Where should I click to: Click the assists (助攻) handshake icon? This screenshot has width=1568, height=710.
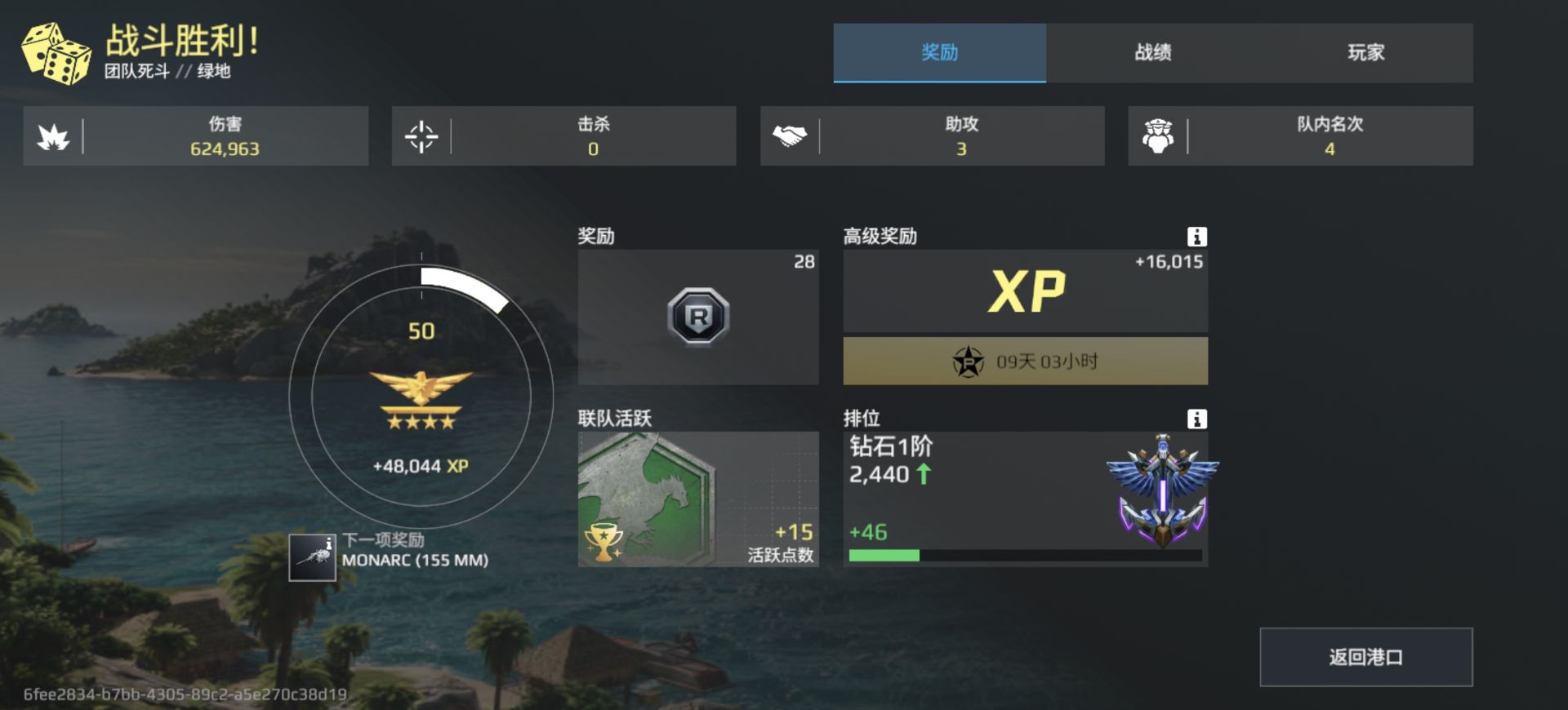pyautogui.click(x=789, y=135)
